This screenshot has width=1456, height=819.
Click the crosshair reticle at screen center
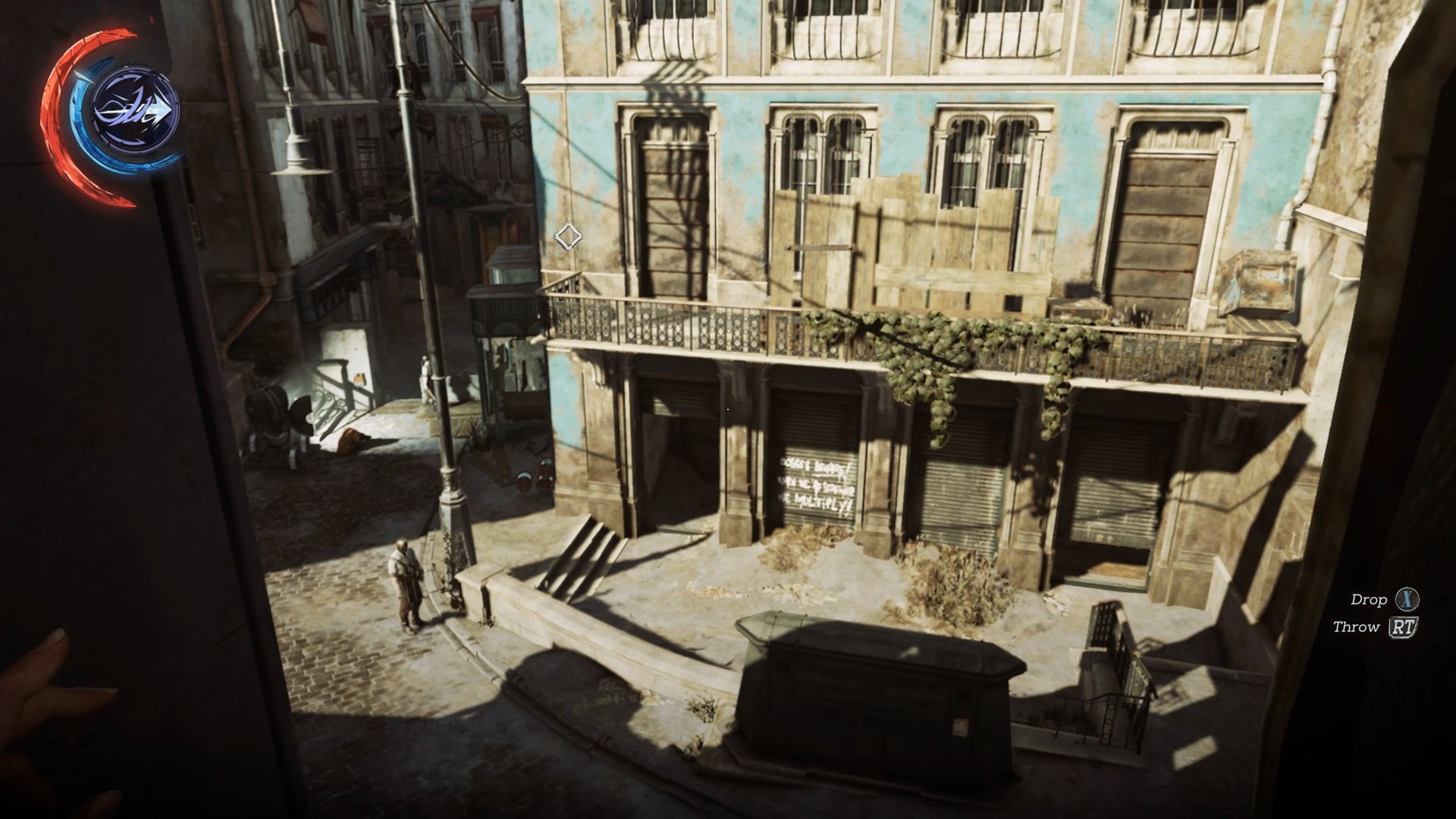pos(570,235)
